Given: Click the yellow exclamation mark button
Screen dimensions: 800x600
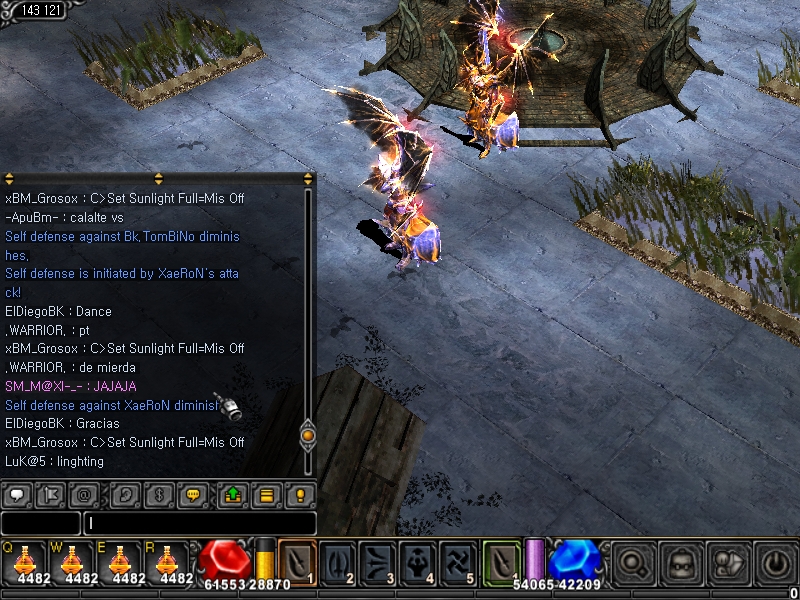Looking at the screenshot, I should click(x=300, y=494).
